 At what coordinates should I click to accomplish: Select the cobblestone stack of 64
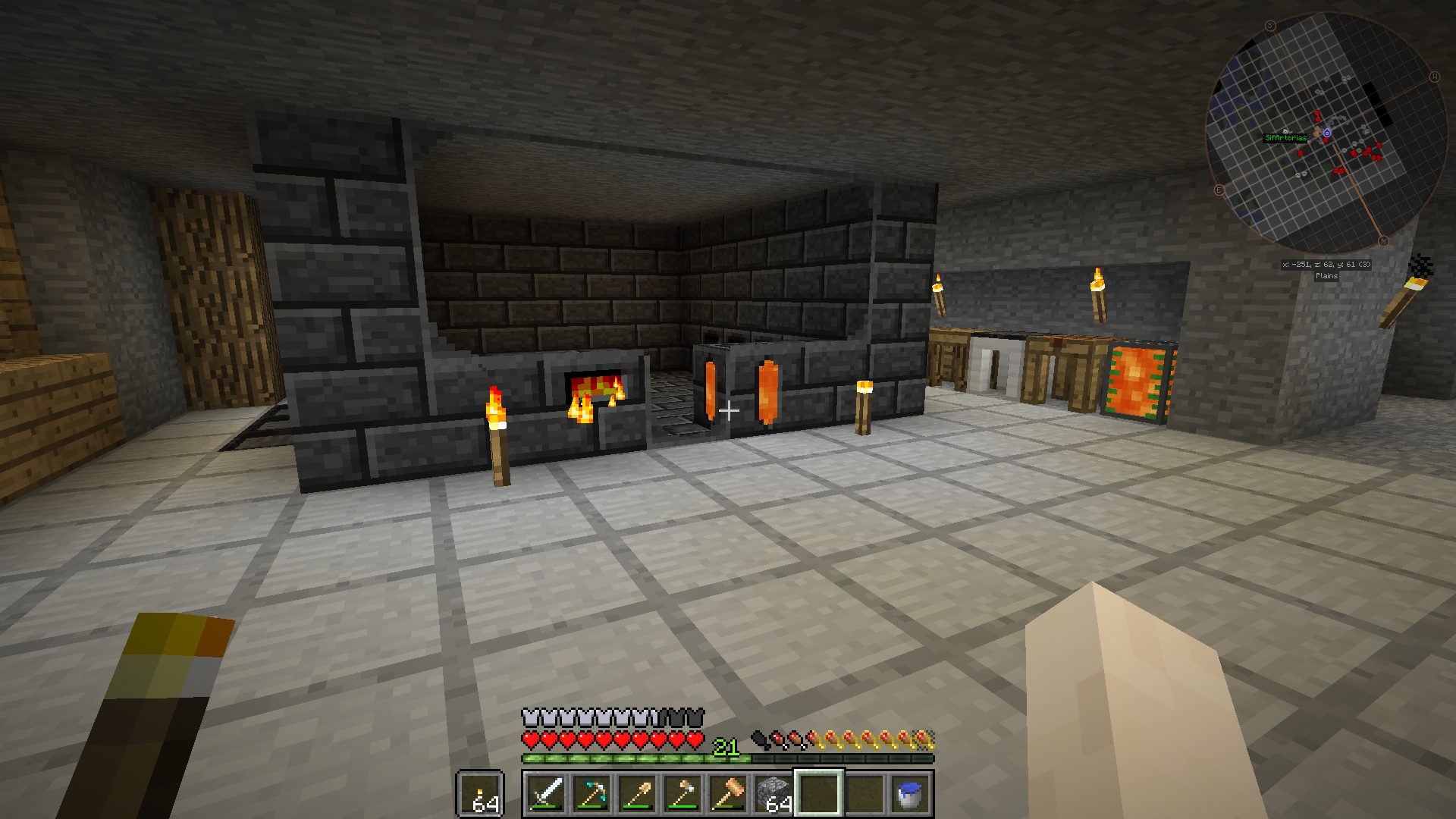(773, 793)
